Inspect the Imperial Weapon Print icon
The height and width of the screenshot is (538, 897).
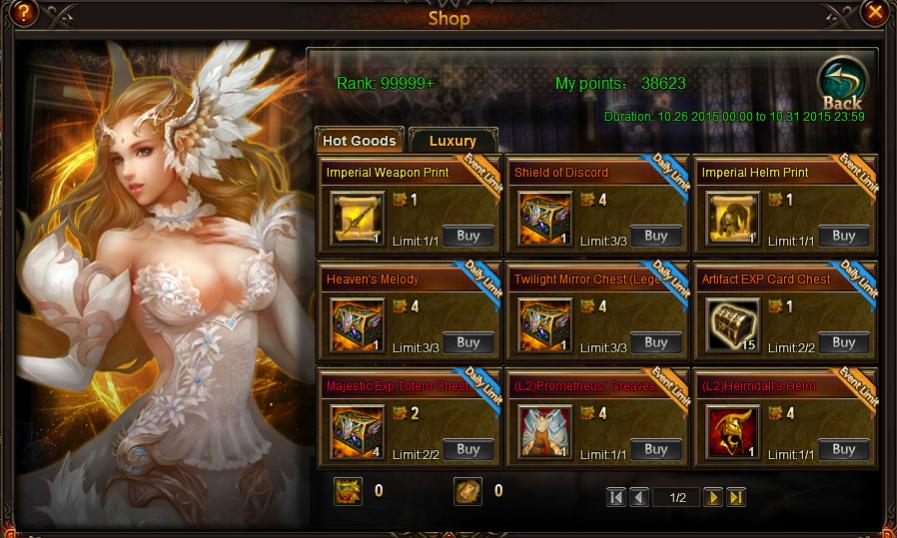[x=357, y=219]
